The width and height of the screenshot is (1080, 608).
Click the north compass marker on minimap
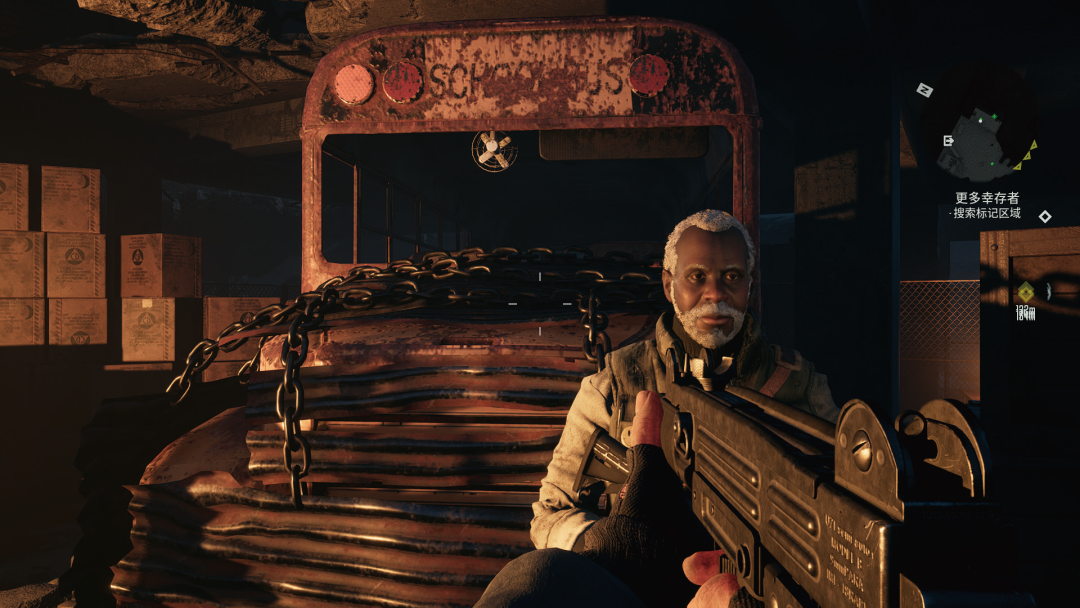pos(925,90)
